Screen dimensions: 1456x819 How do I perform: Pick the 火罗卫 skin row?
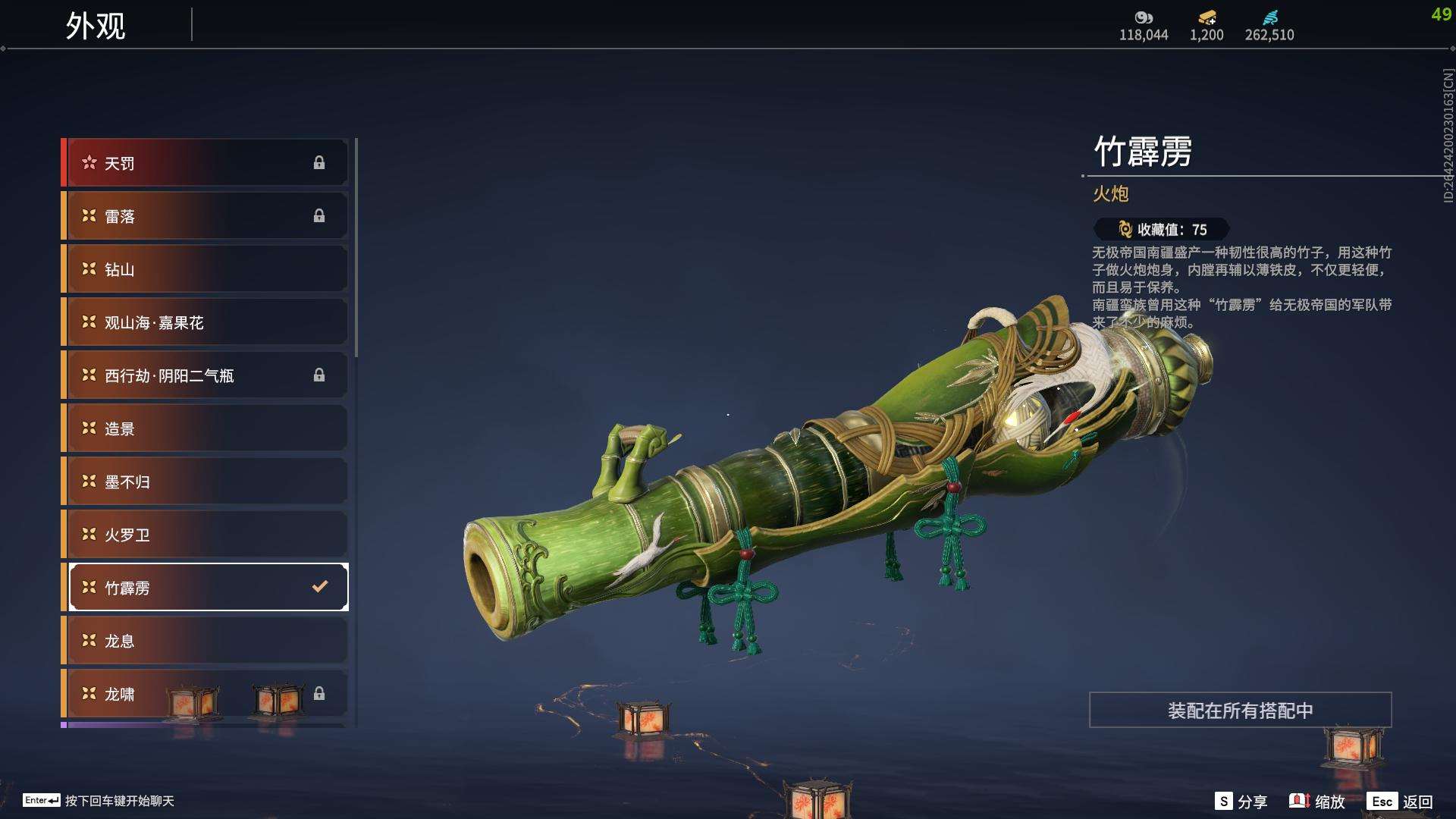[206, 535]
